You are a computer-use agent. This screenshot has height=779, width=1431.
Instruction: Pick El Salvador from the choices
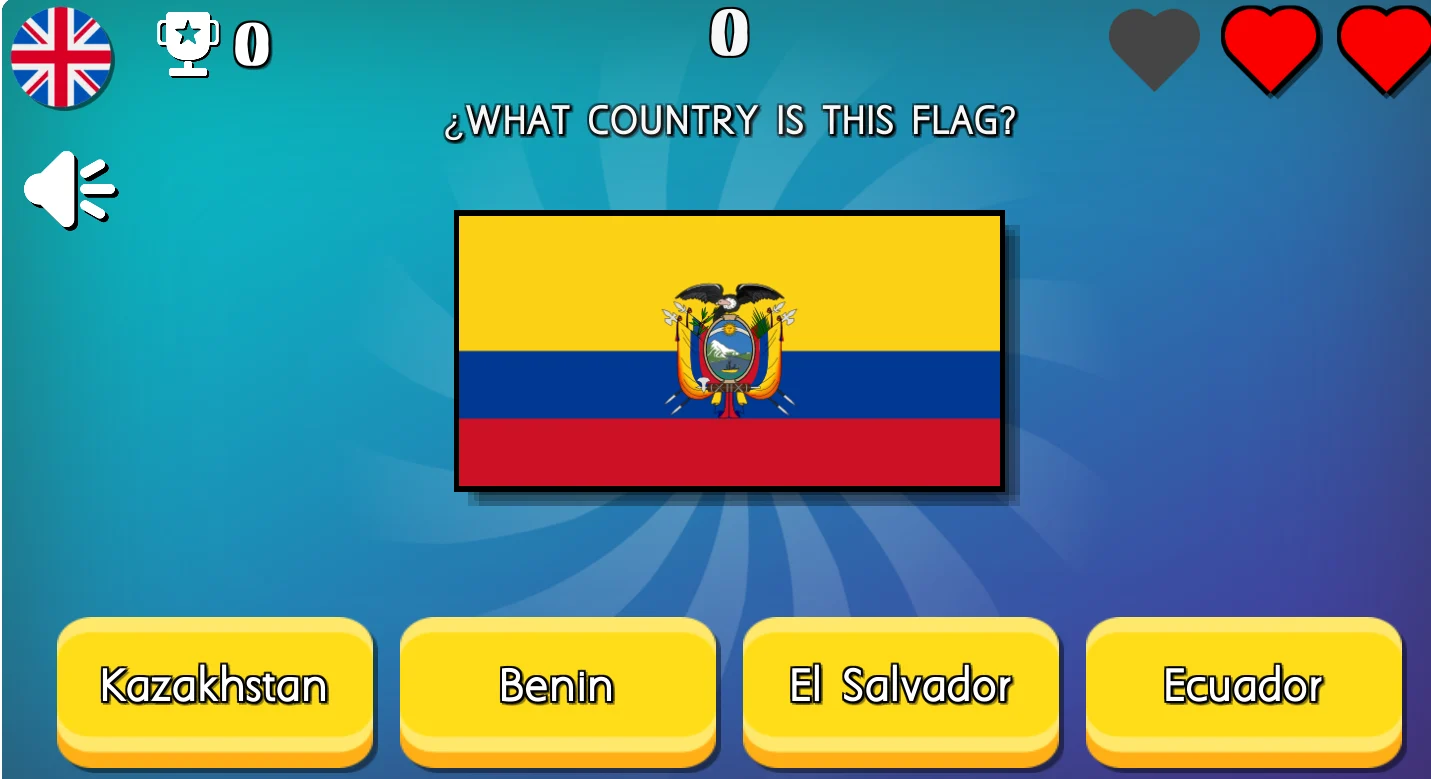click(x=899, y=687)
